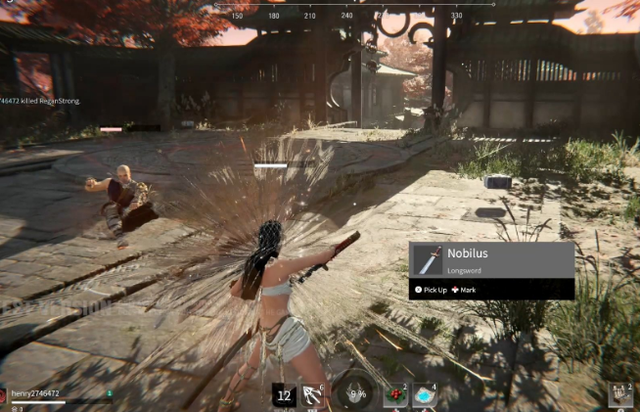Open the item slot in the bottom-right corner

click(621, 395)
